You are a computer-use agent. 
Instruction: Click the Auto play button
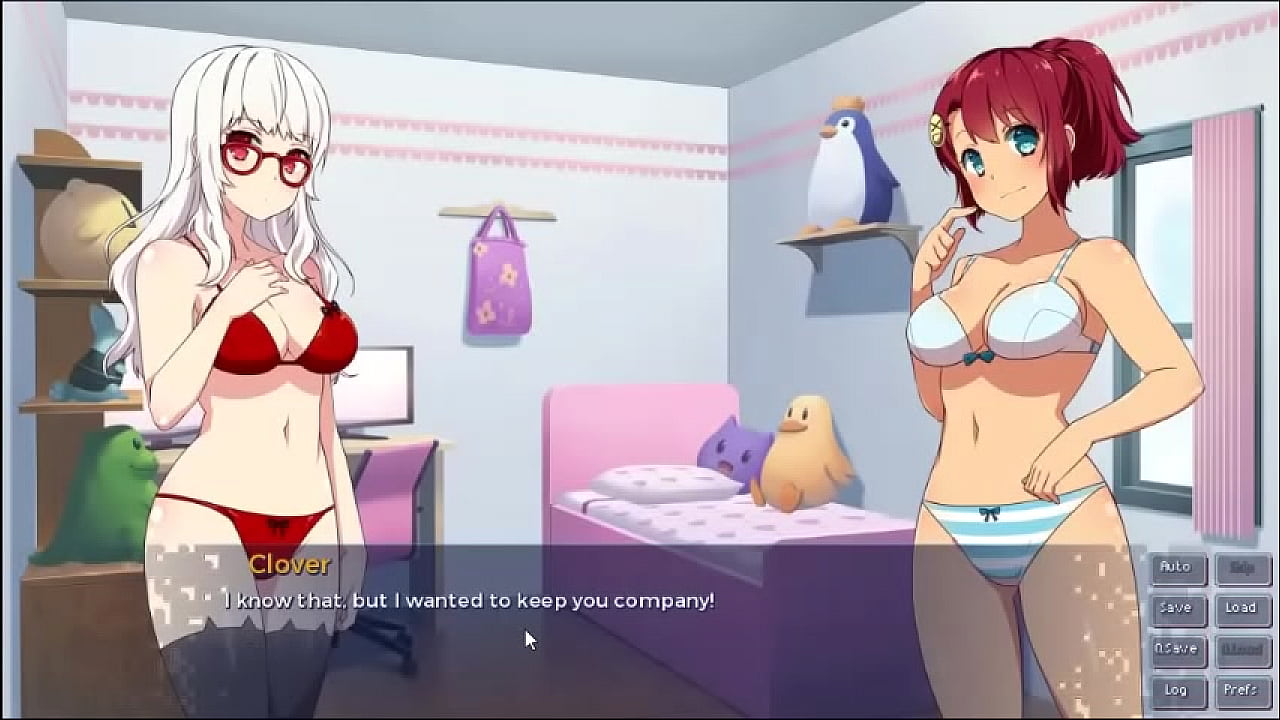[1176, 567]
